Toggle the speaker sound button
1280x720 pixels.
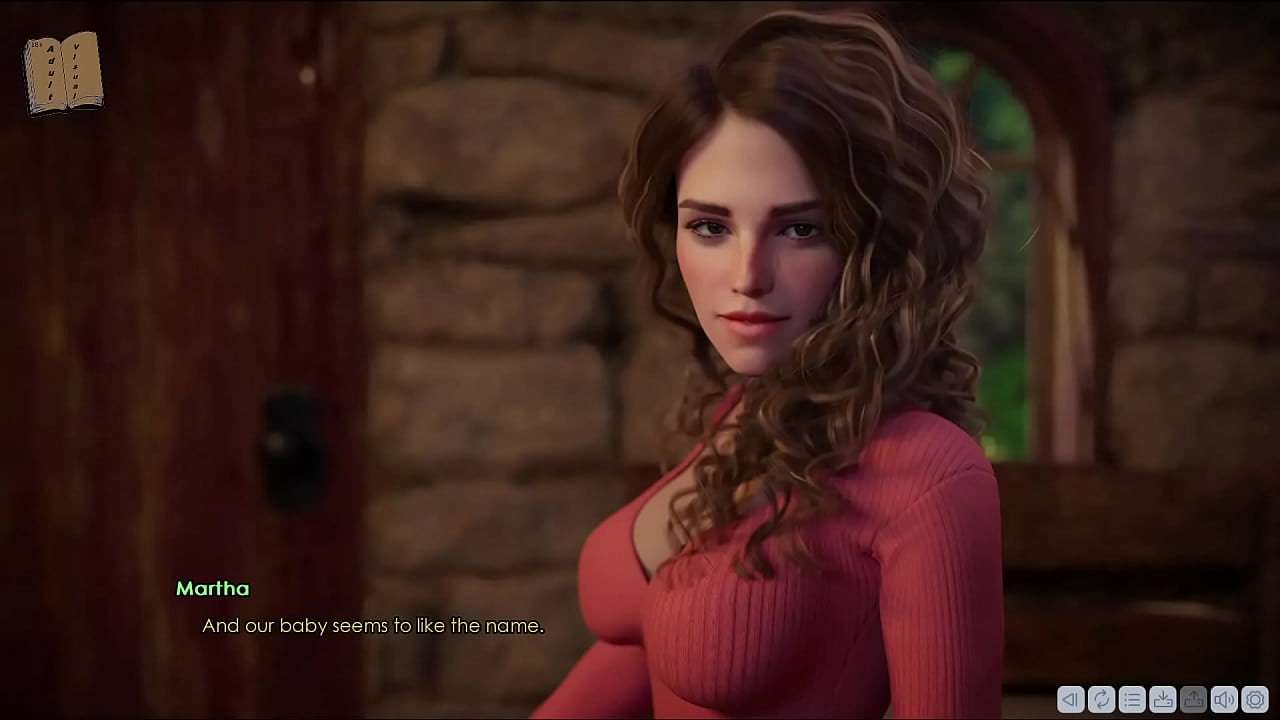[x=1224, y=699]
